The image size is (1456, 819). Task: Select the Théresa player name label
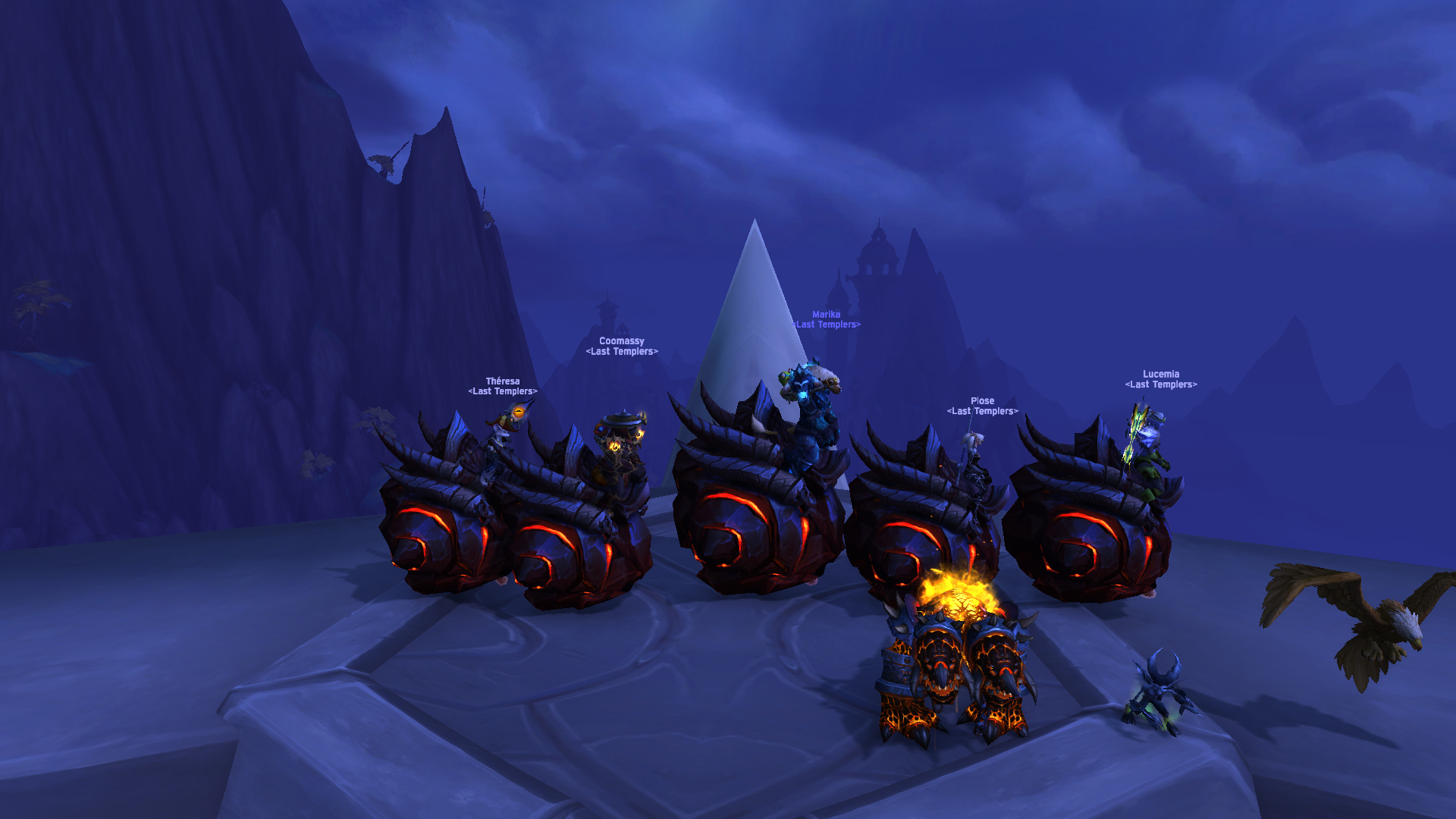503,381
